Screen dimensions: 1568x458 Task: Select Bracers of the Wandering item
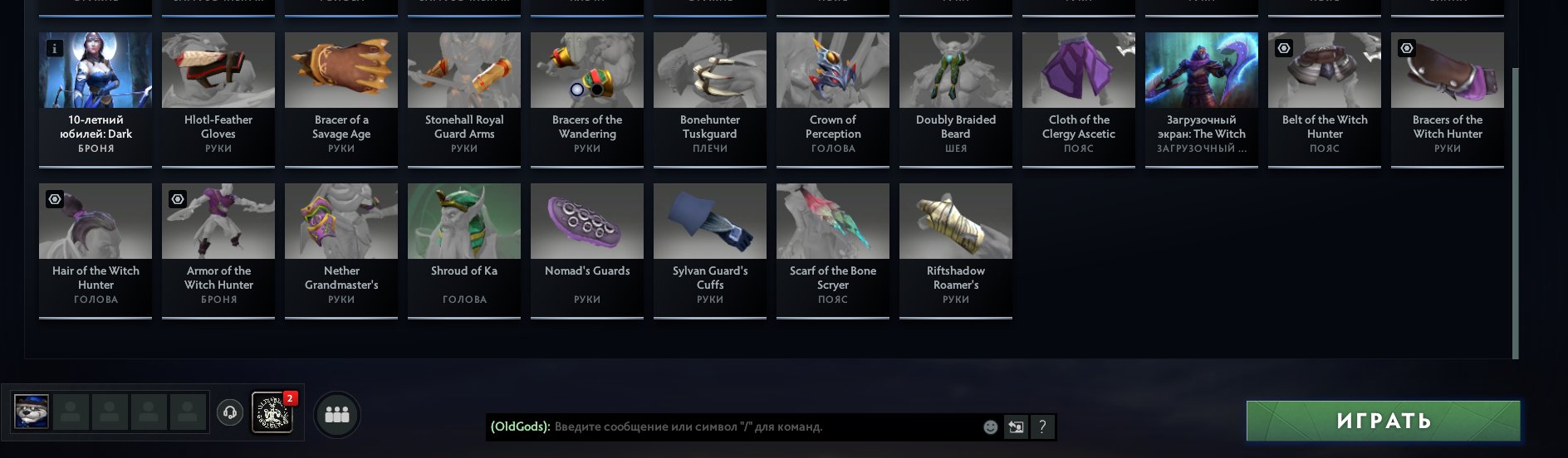[587, 98]
